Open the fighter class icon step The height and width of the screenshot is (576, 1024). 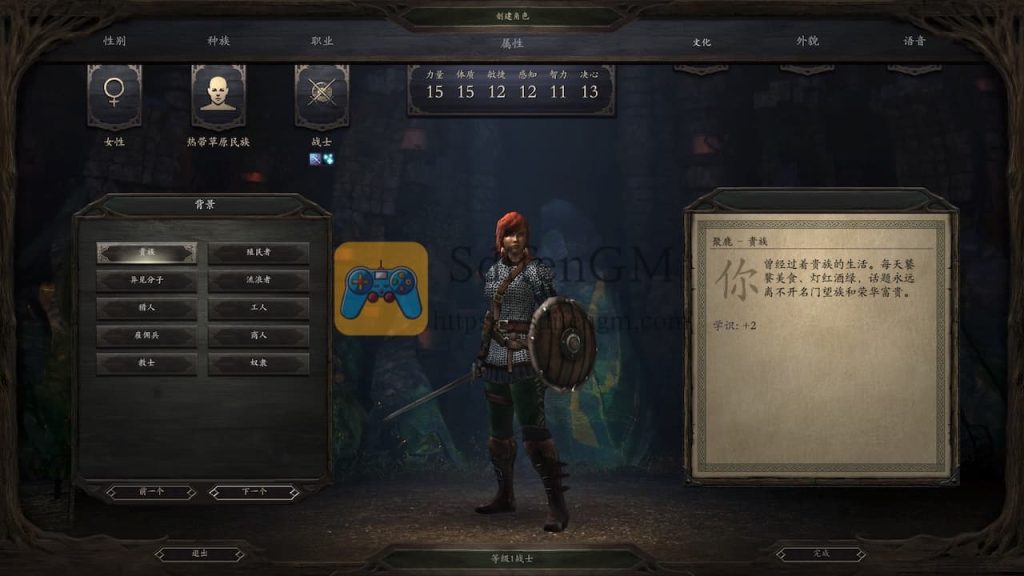321,96
